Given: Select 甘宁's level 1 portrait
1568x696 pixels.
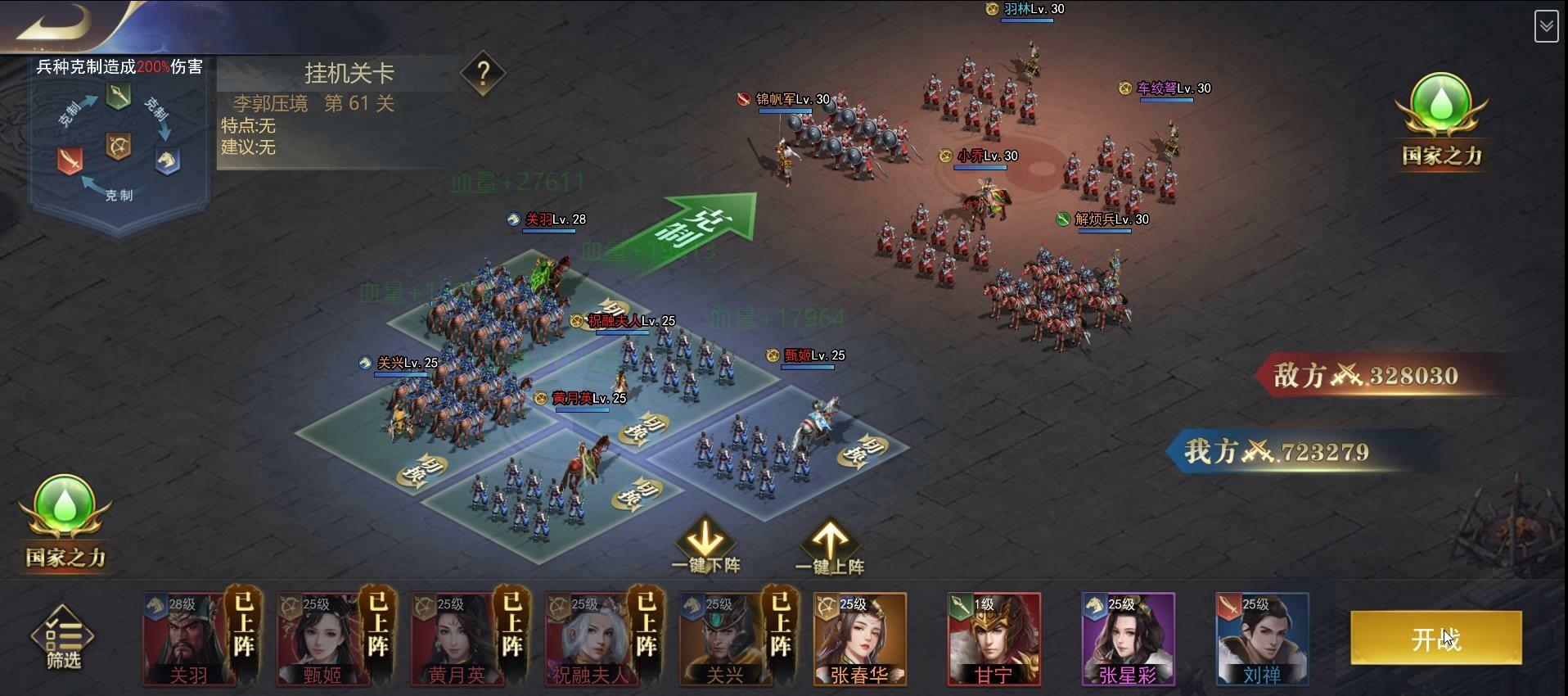Looking at the screenshot, I should pyautogui.click(x=994, y=639).
